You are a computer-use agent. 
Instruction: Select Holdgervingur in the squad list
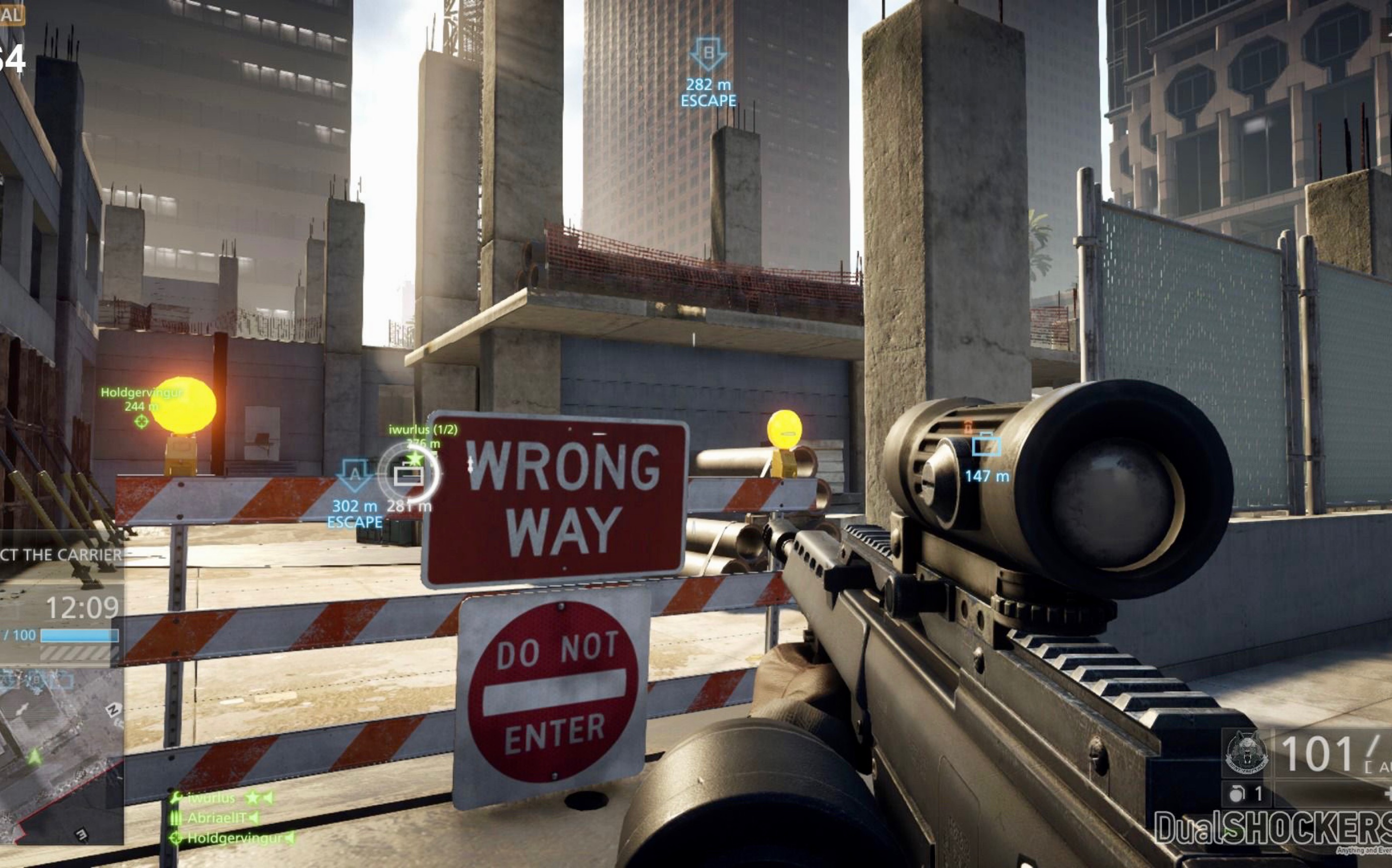tap(234, 838)
